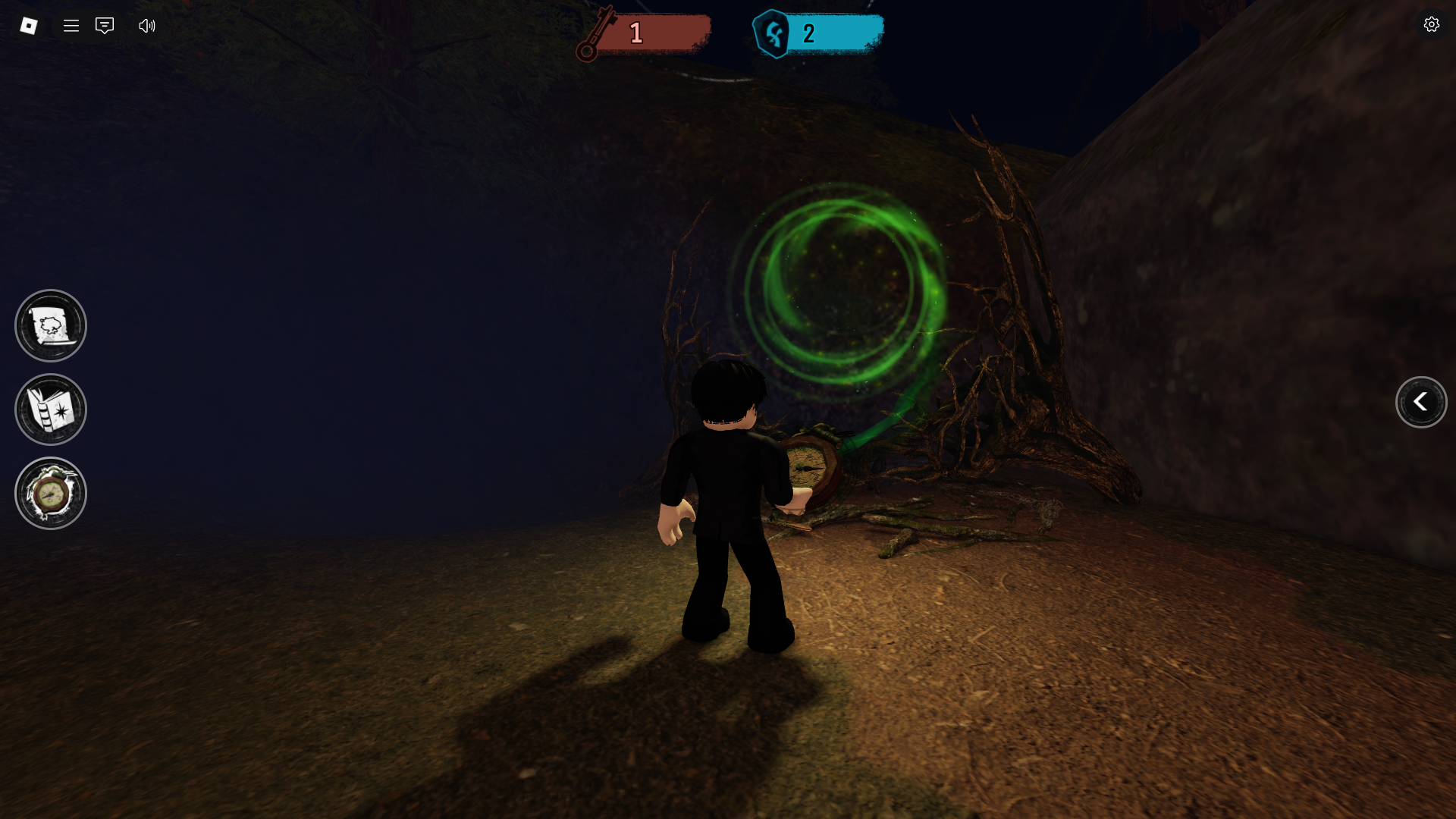Mute sound with the speaker icon
1456x819 pixels.
coord(147,26)
